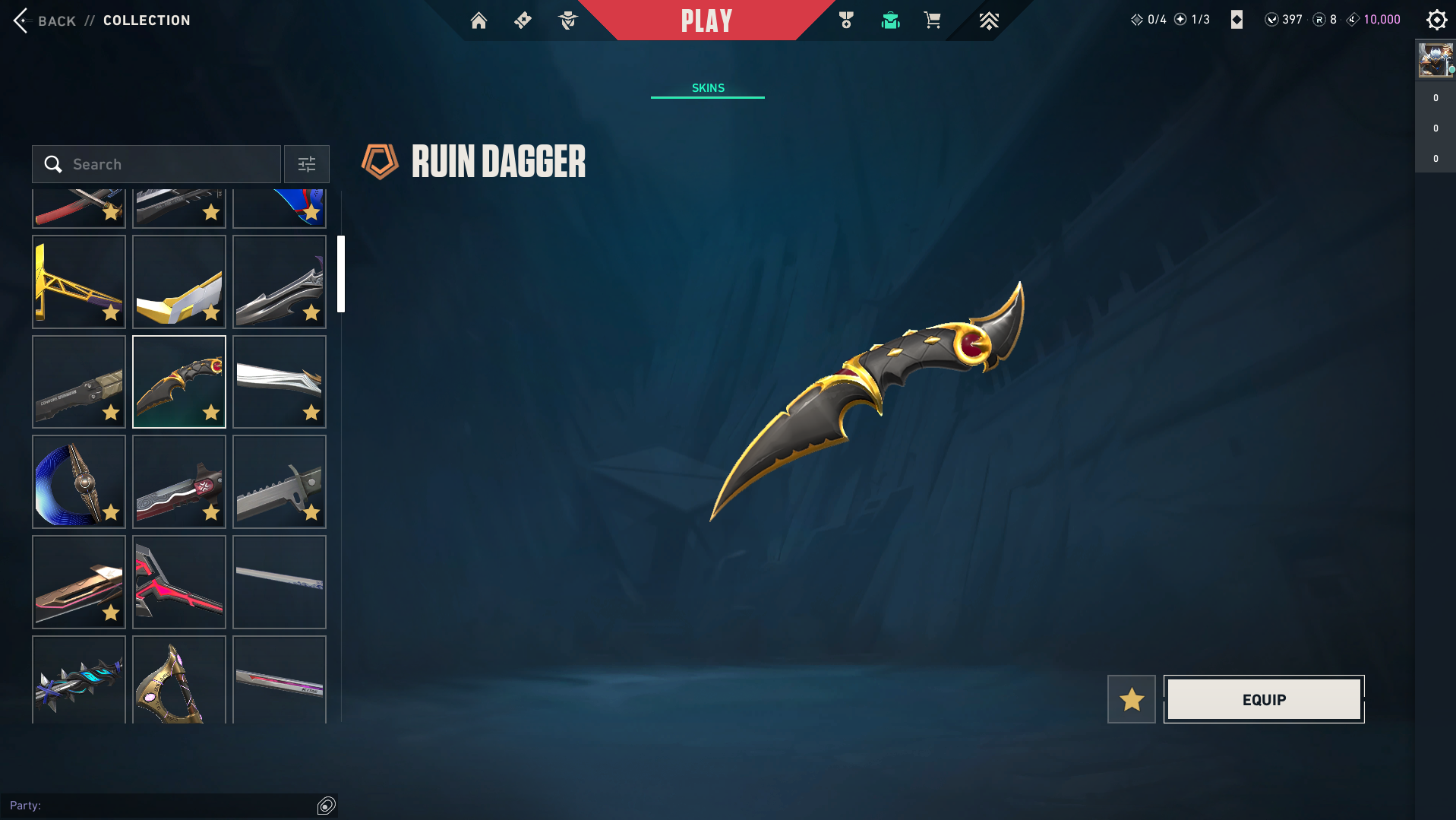Open the party chat icon
The width and height of the screenshot is (1456, 820).
click(x=327, y=806)
